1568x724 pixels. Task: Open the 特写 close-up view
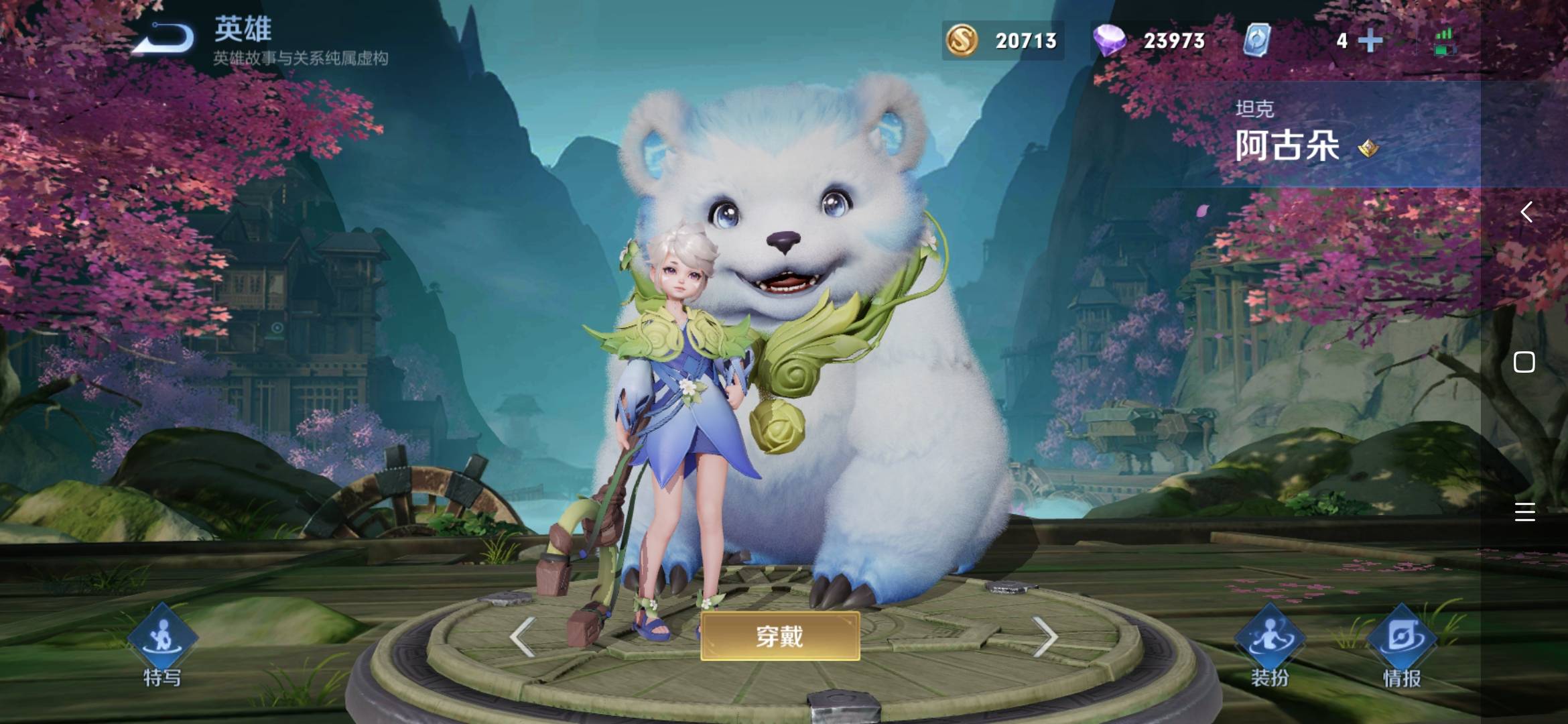click(x=162, y=644)
